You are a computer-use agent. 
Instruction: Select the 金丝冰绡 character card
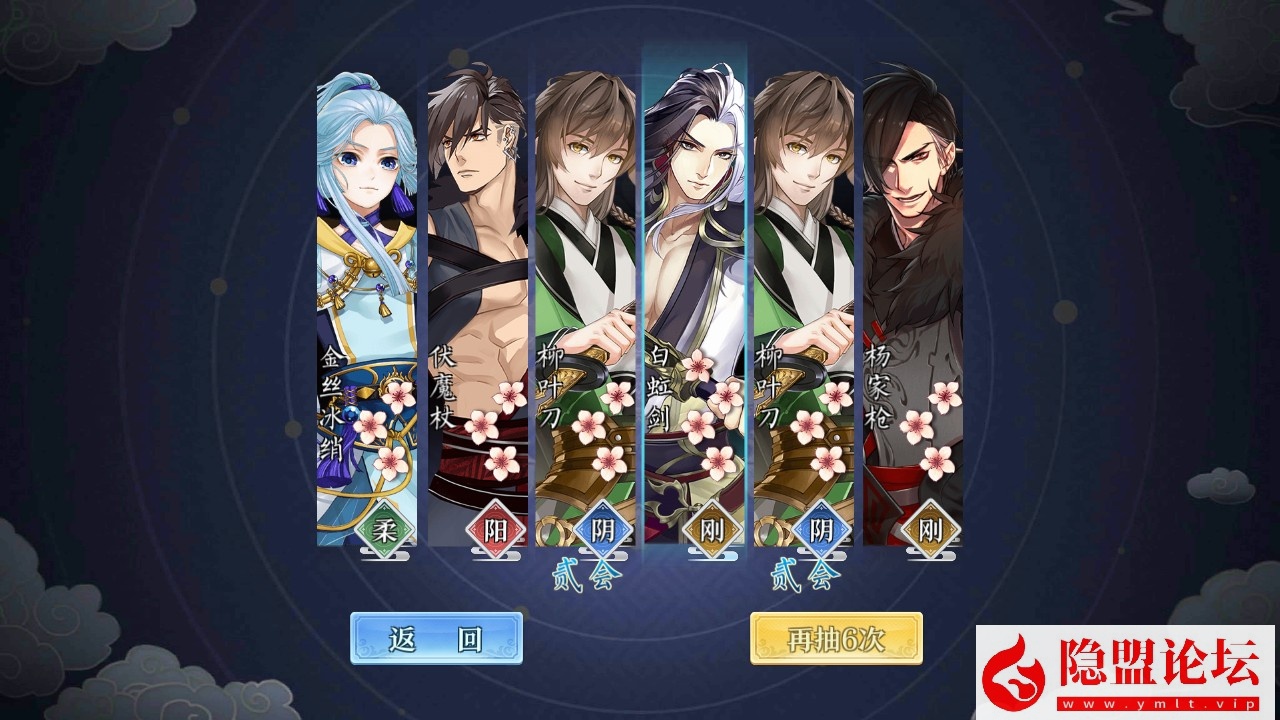click(x=367, y=310)
